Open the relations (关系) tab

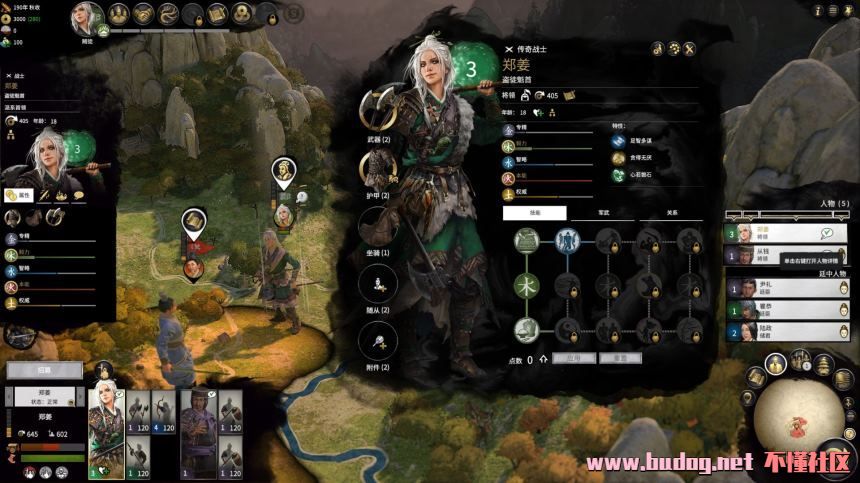tap(671, 213)
